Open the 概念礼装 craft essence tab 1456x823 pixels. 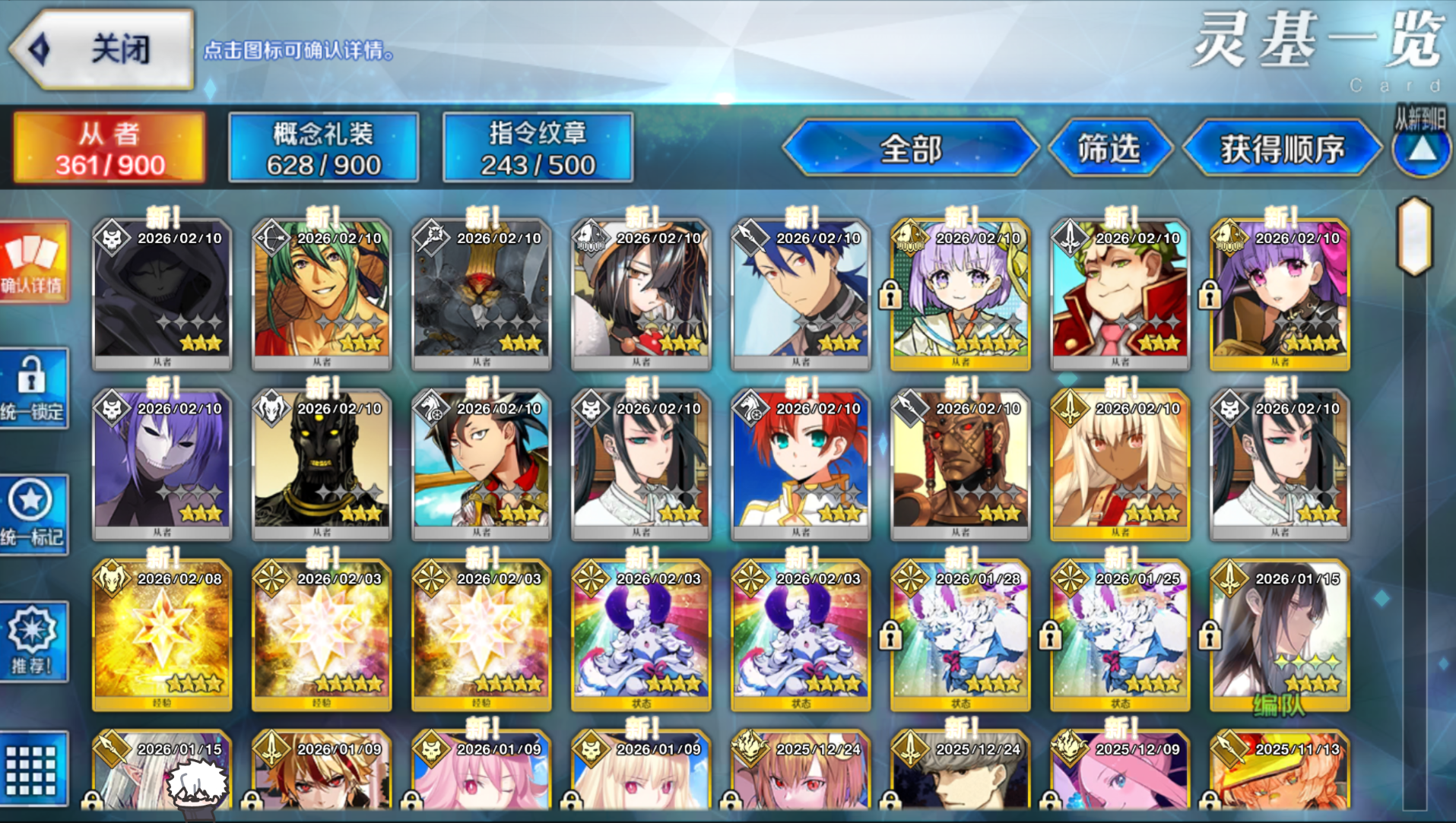coord(323,148)
